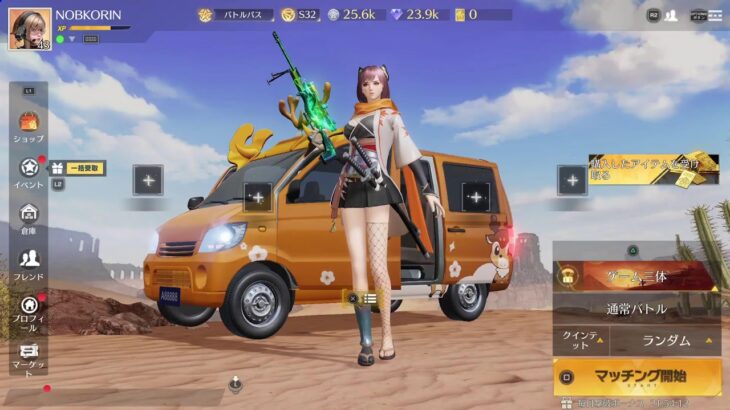The image size is (730, 410).
Task: Click the NOBKORIN player avatar
Action: click(x=30, y=28)
